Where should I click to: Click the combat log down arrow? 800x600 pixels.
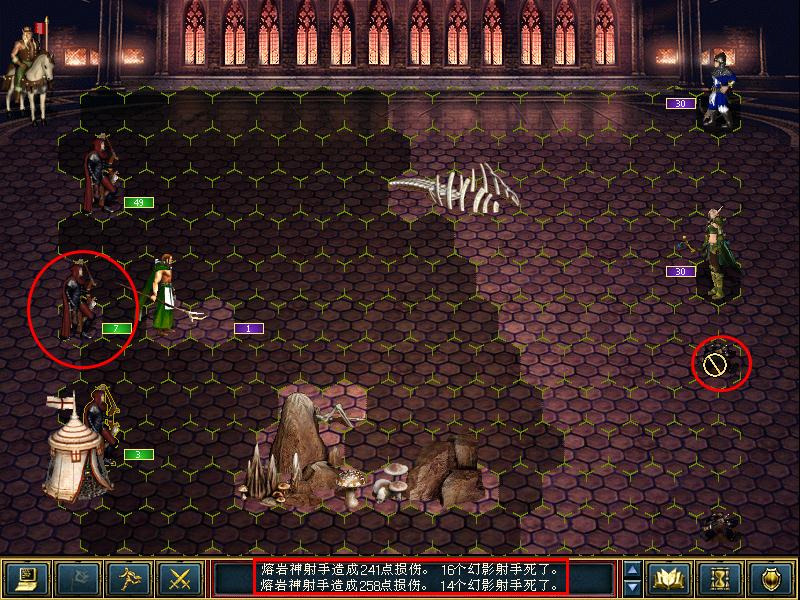(632, 587)
